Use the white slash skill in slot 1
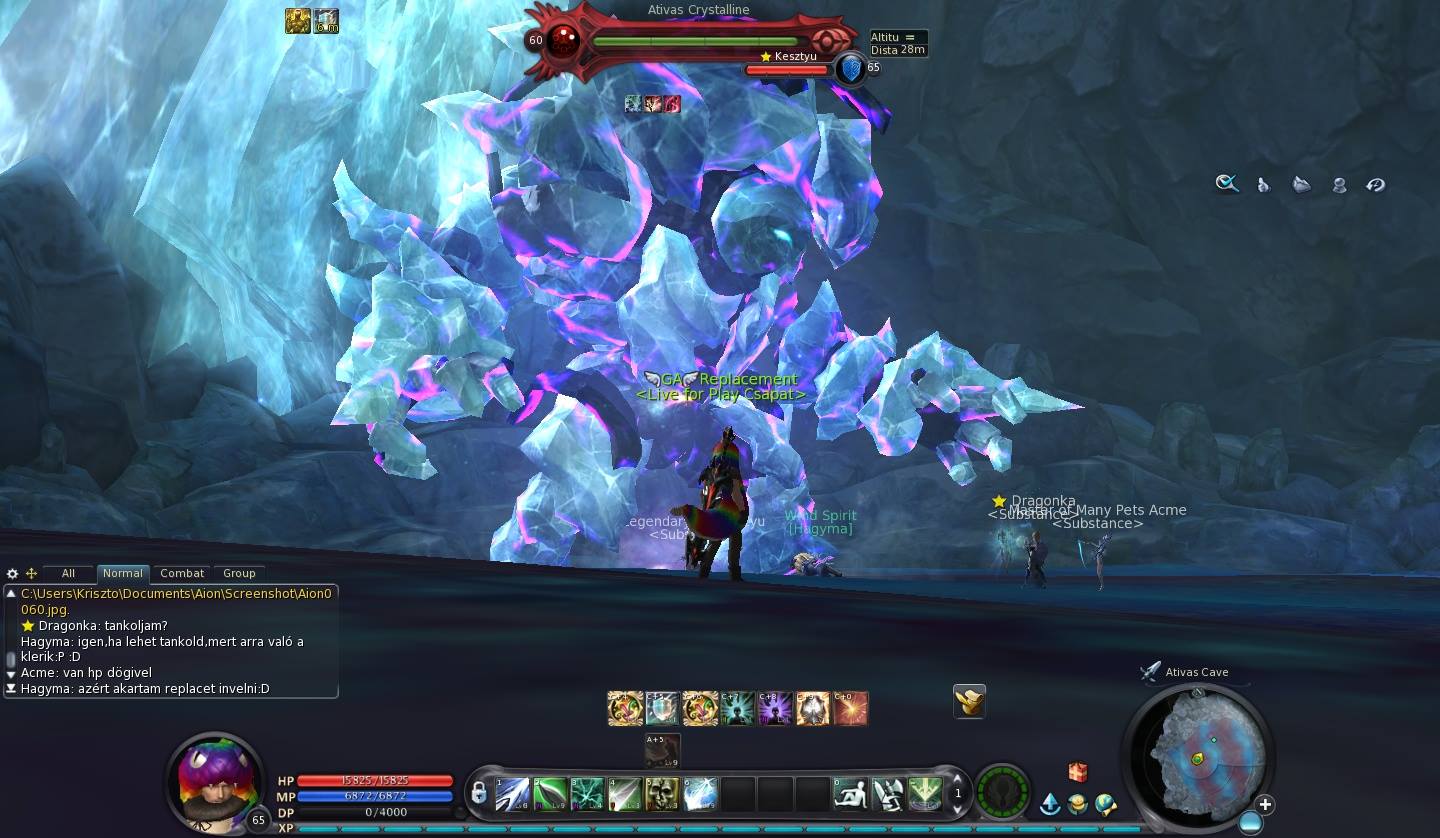The width and height of the screenshot is (1440, 838). (x=512, y=794)
